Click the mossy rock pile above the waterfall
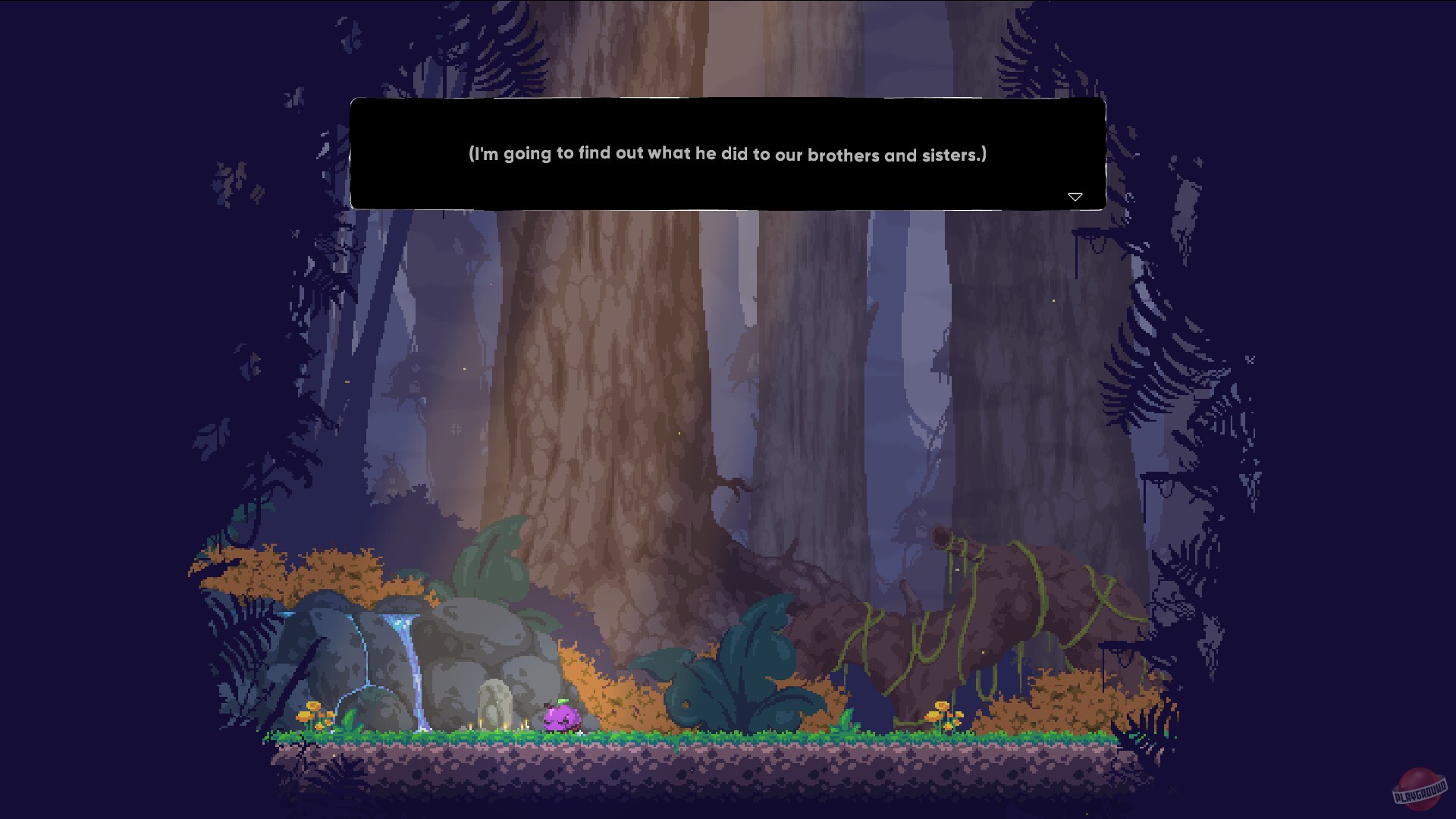This screenshot has width=1456, height=819. point(341,607)
